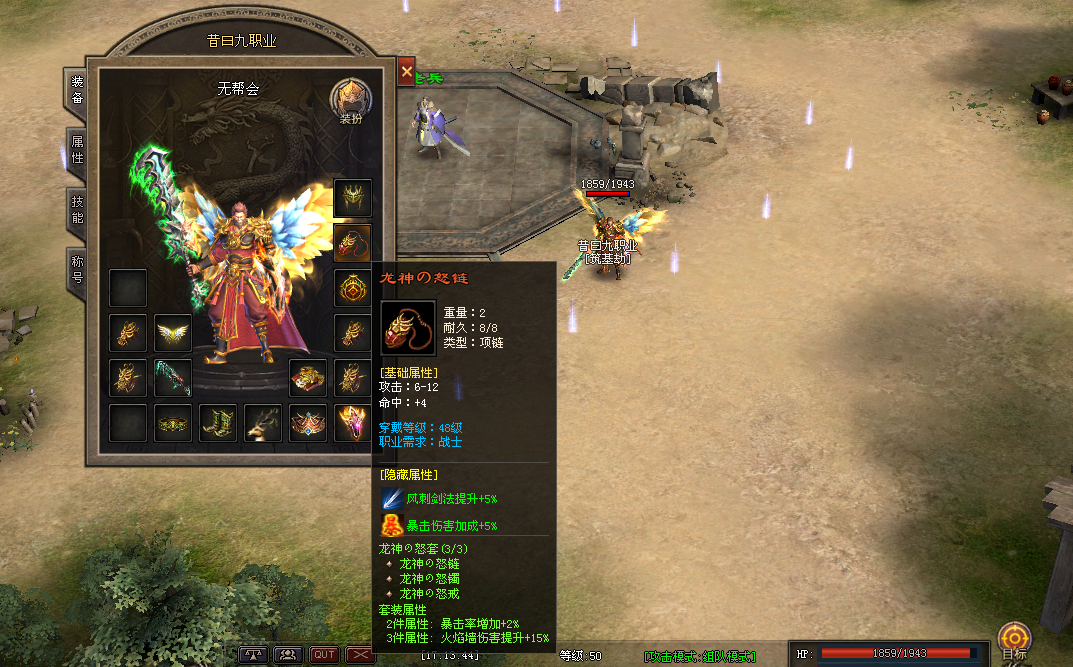Select the round golden medal slot
Viewport: 1073px width, 667px height.
click(352, 288)
